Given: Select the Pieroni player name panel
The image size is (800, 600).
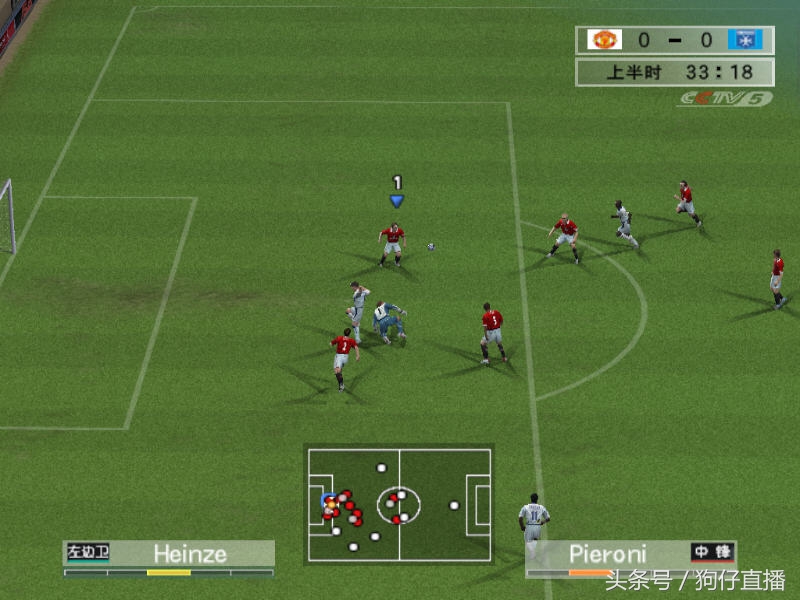Looking at the screenshot, I should pyautogui.click(x=631, y=553).
